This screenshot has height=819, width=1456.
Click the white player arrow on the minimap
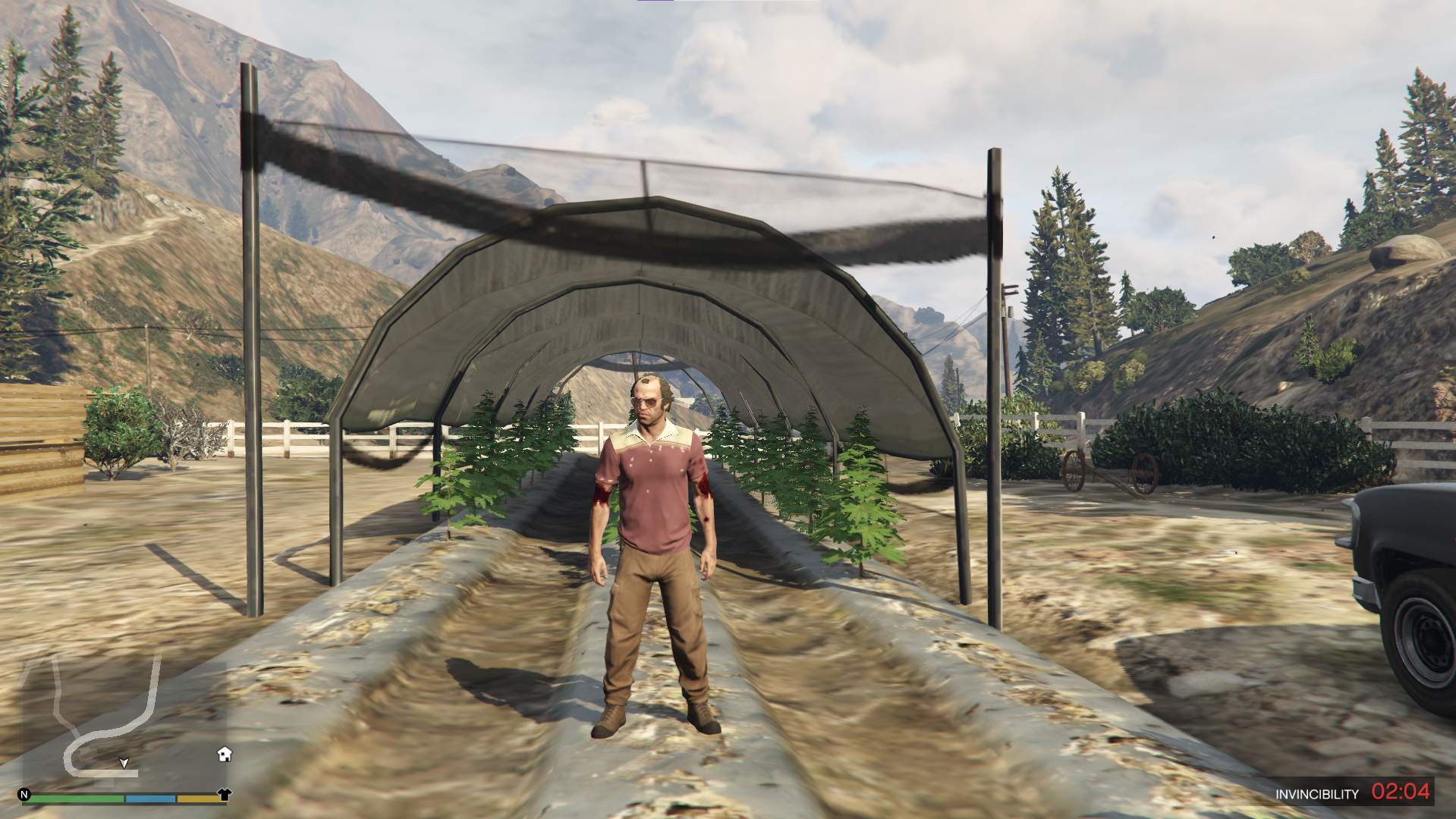click(x=123, y=763)
